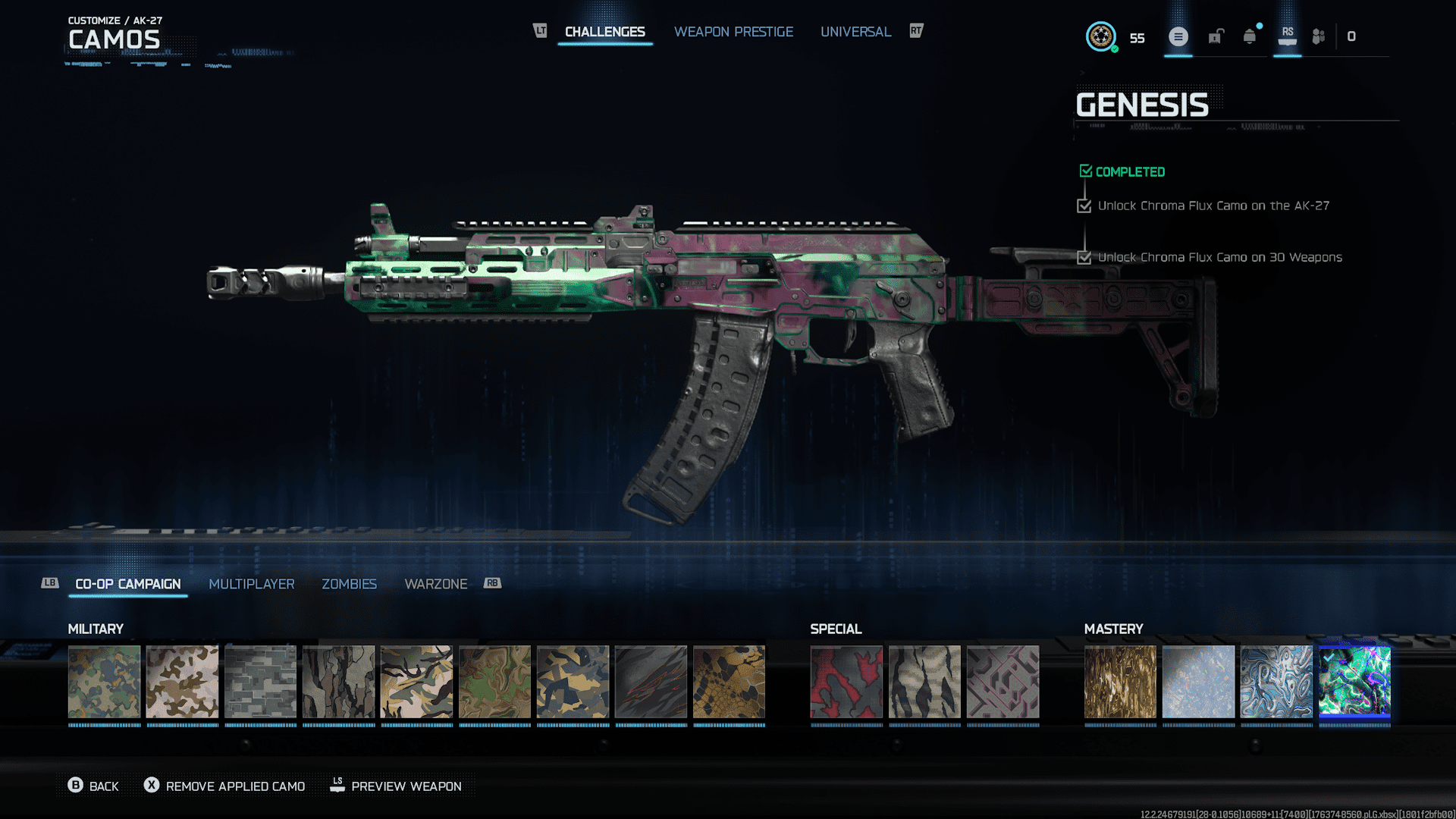Choose the gold mastery camo

pos(1120,682)
